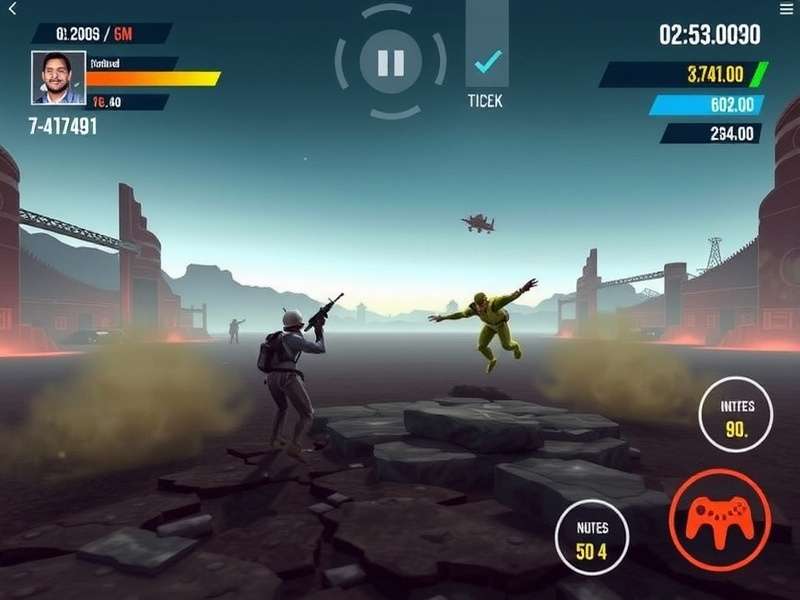Hit the red gamepad action button
Viewport: 800px width, 600px height.
[718, 518]
